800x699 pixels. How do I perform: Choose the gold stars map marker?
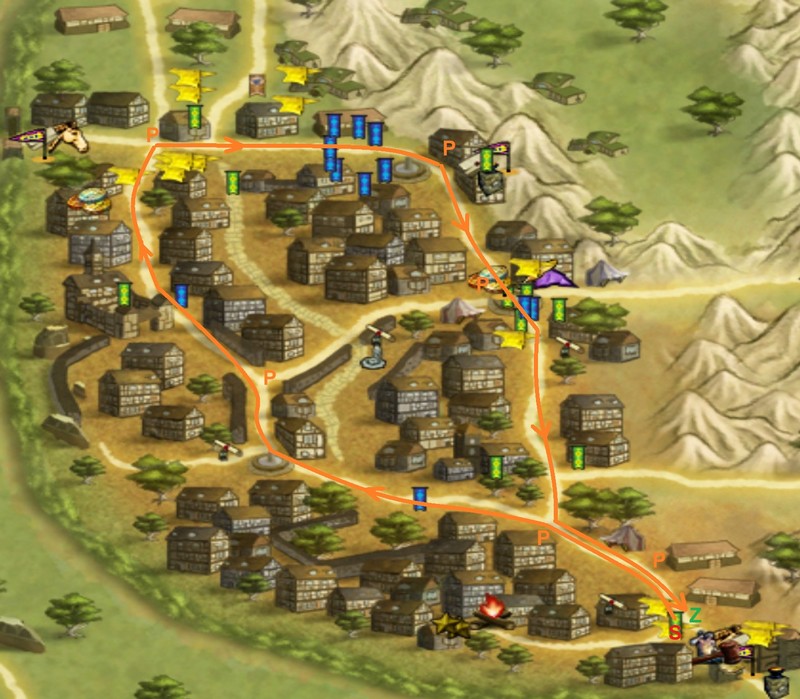(x=447, y=624)
